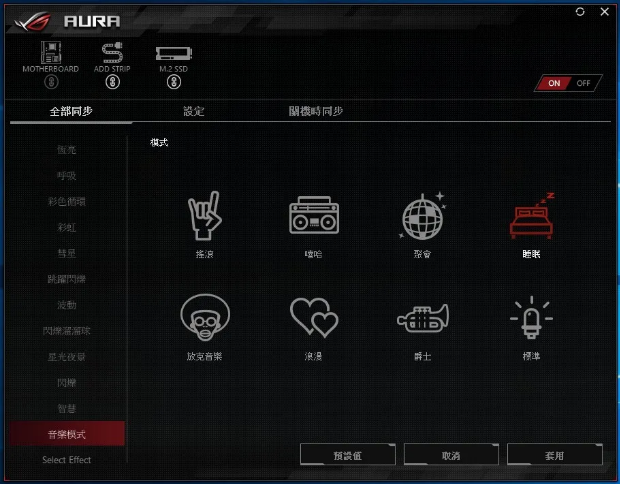Choose the 彩虹 (Rainbow) effect in sidebar
Viewport: 620px width, 484px height.
pyautogui.click(x=67, y=227)
